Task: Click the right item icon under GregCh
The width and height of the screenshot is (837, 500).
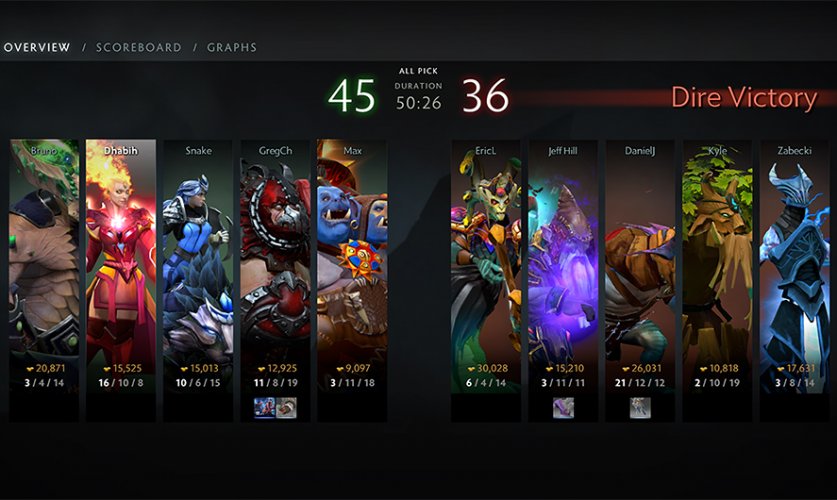Action: click(x=286, y=407)
